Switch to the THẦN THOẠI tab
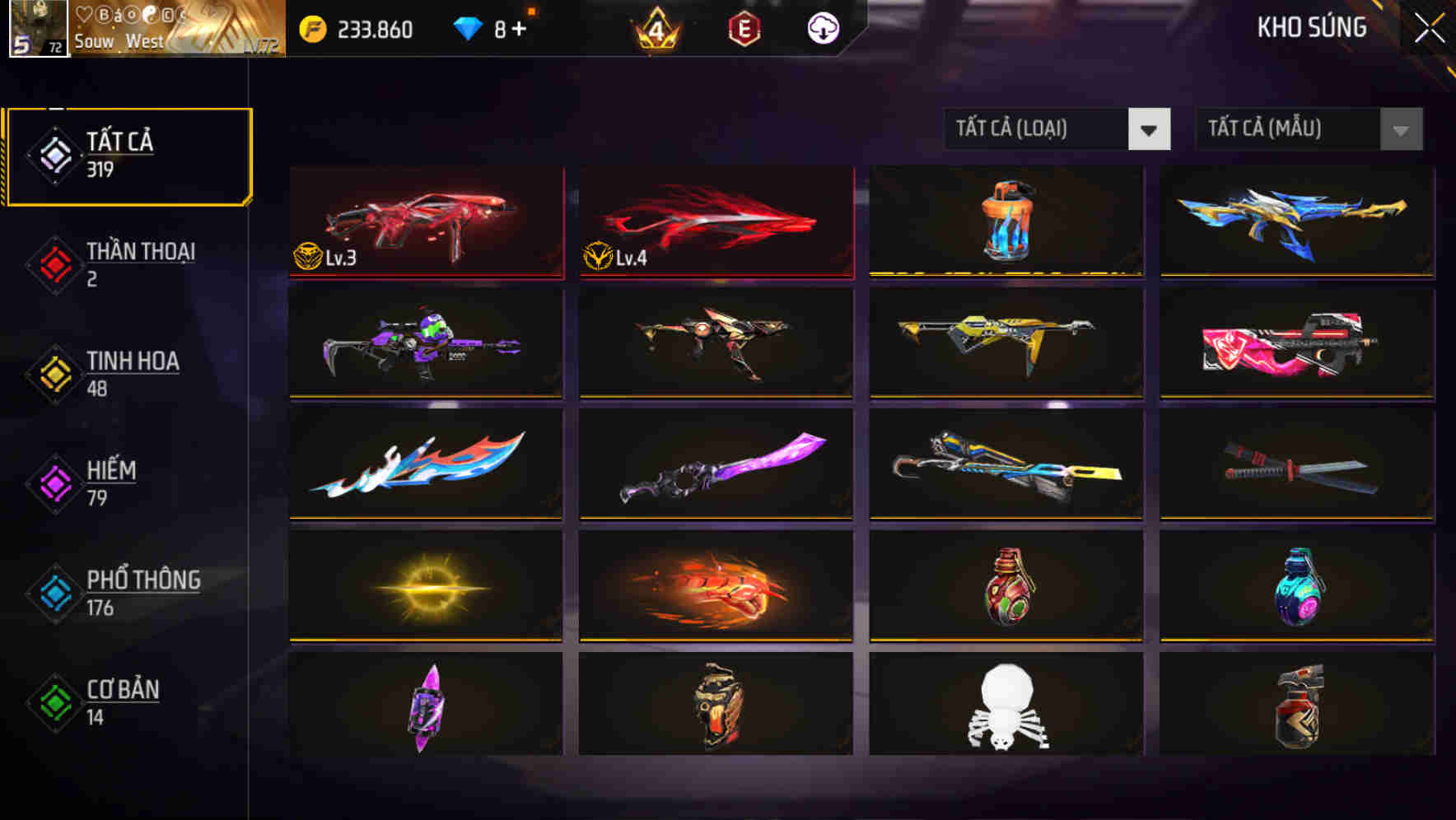The width and height of the screenshot is (1456, 820). click(x=138, y=263)
